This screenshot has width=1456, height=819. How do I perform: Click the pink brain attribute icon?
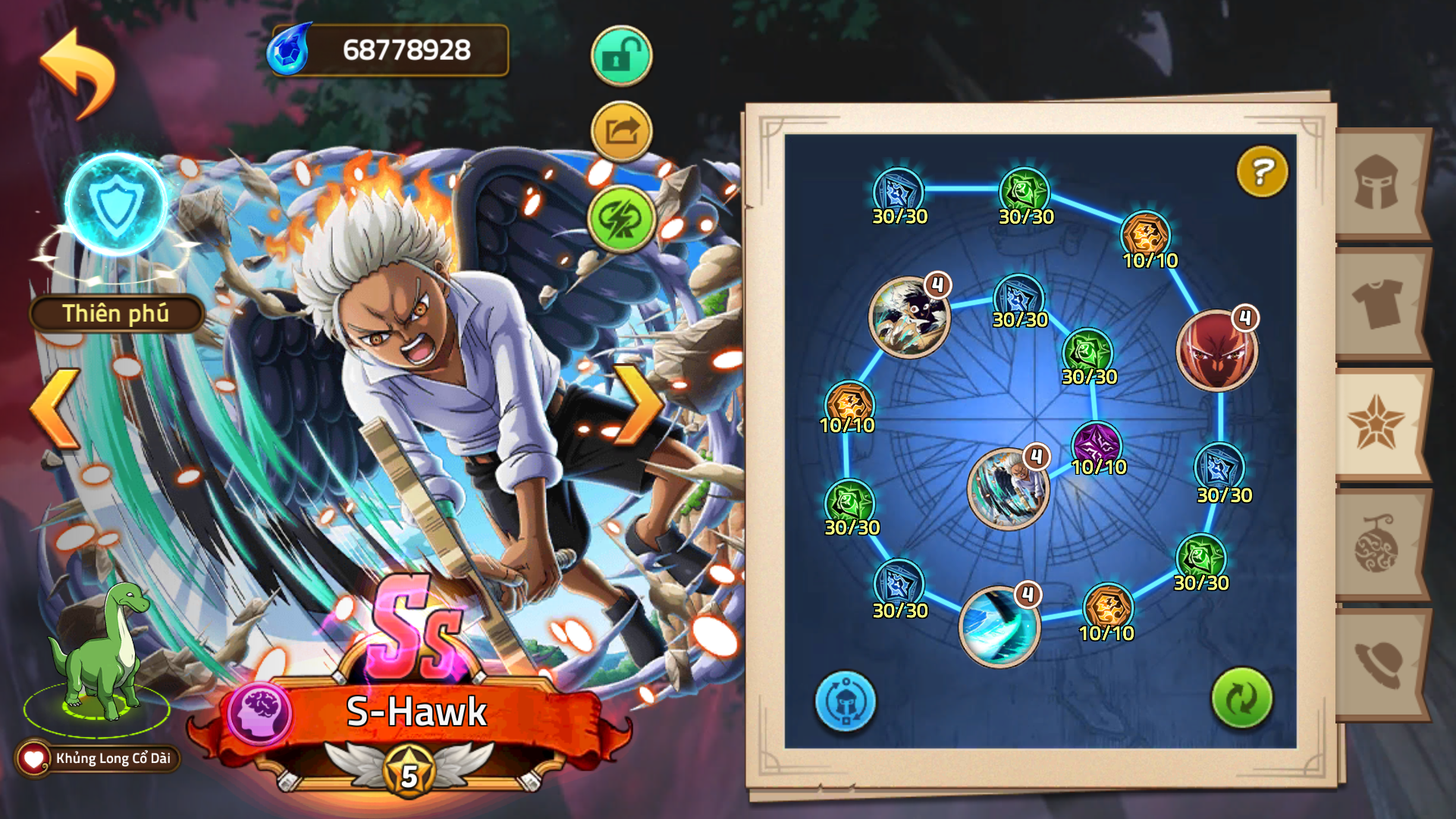260,713
